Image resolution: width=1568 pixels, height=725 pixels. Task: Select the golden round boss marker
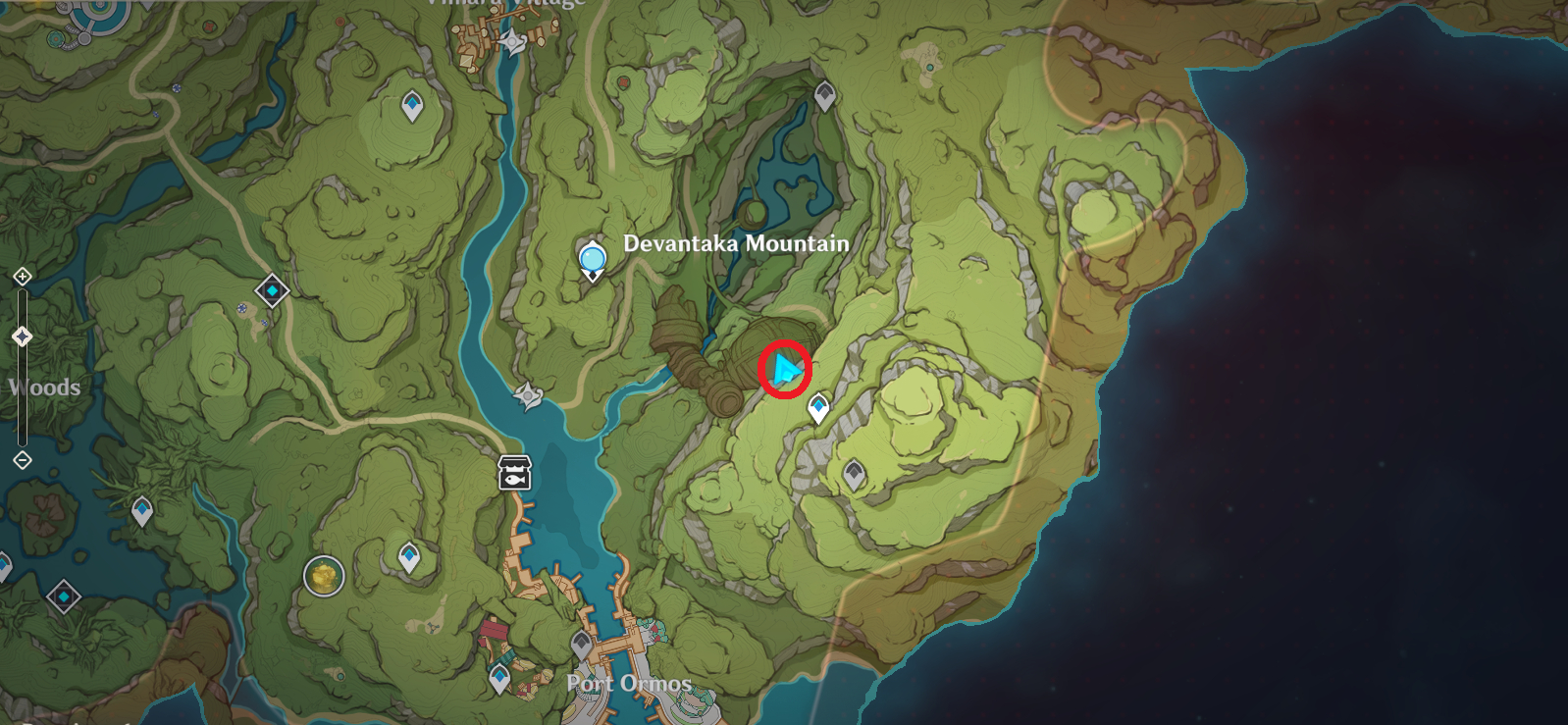click(x=323, y=576)
